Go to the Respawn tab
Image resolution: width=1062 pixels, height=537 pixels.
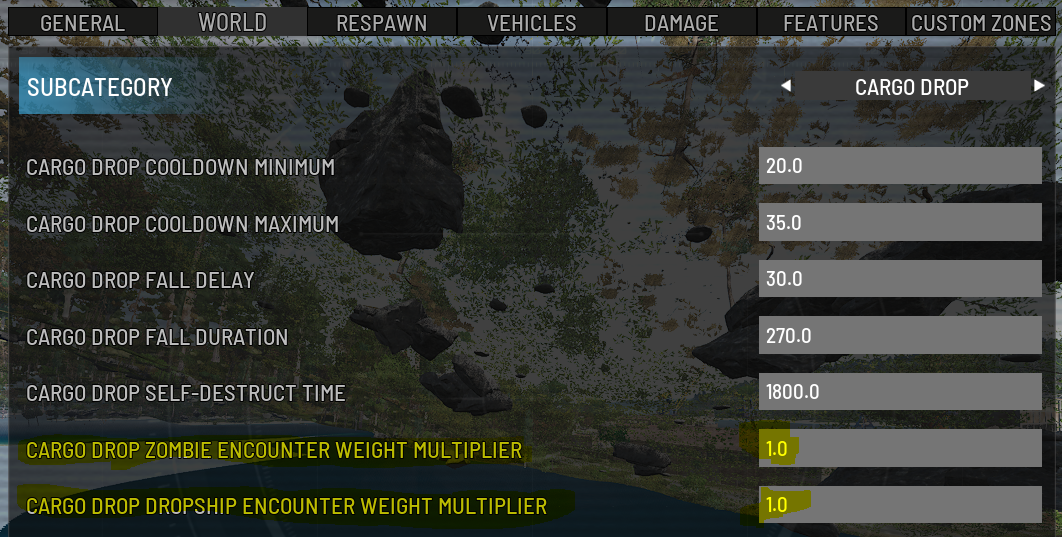pyautogui.click(x=382, y=22)
